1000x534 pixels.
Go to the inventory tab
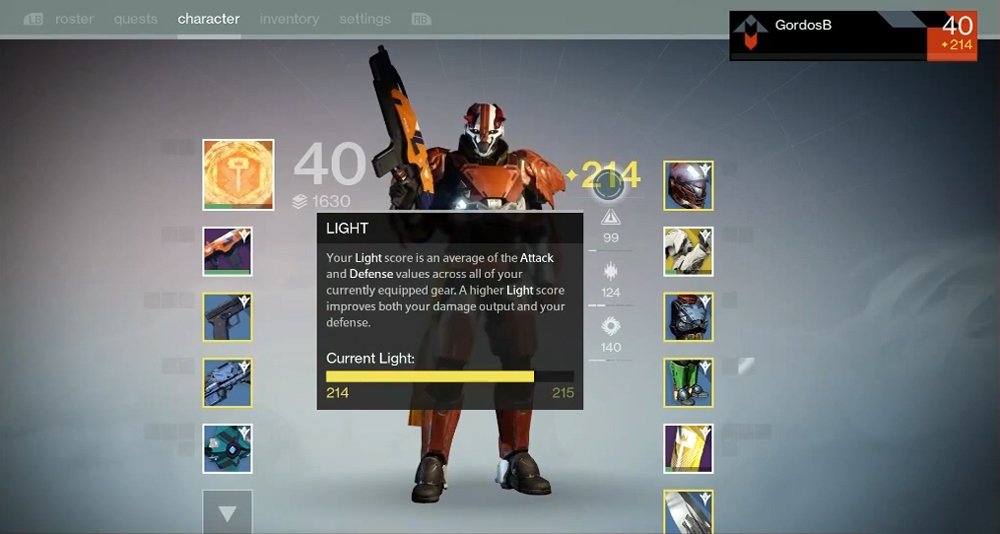[x=289, y=19]
